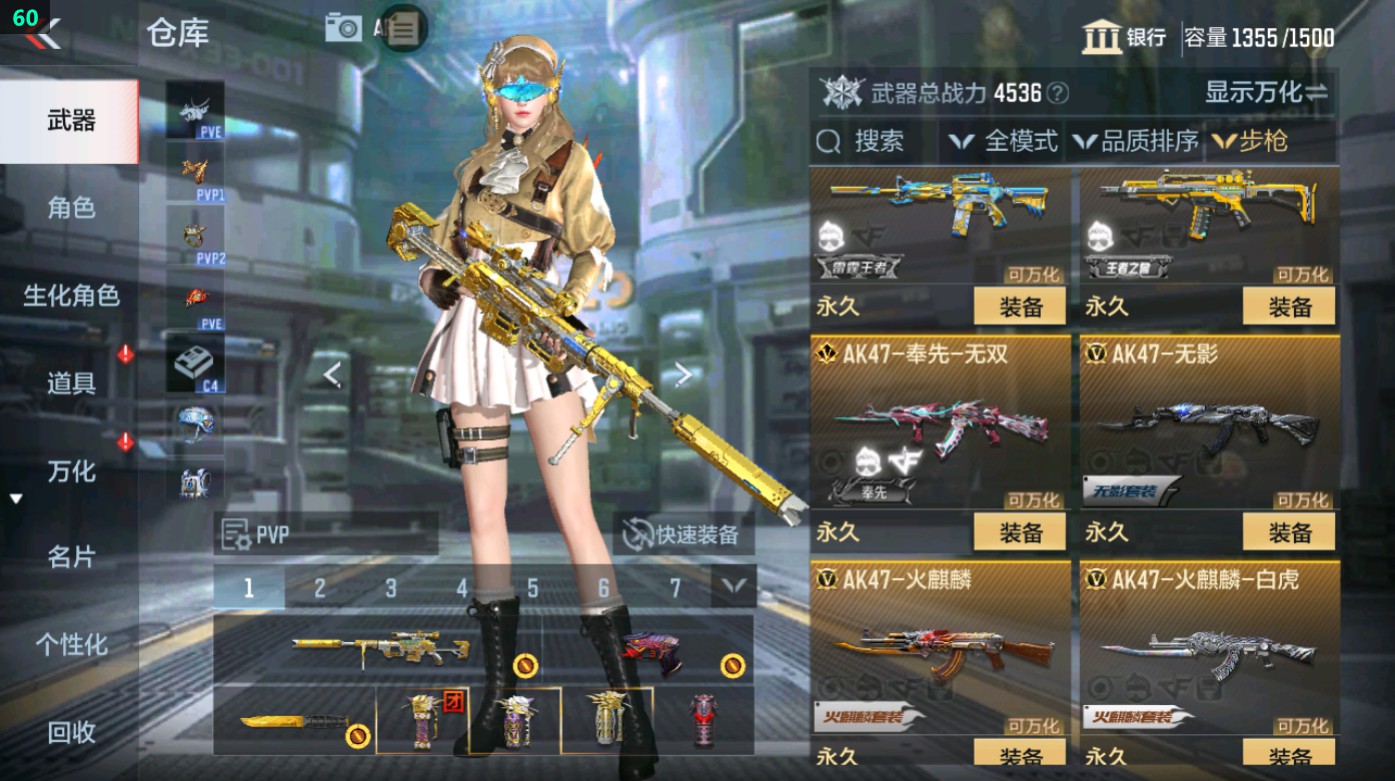
Task: Open the screenshot camera icon
Action: (x=342, y=28)
